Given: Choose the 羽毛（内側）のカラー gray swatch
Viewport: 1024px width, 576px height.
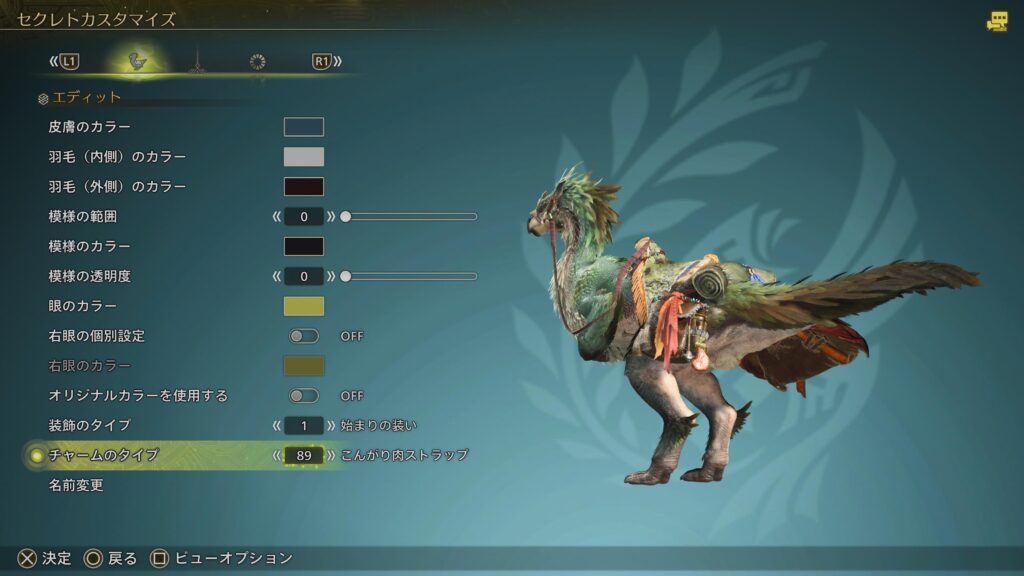Looking at the screenshot, I should tap(304, 157).
